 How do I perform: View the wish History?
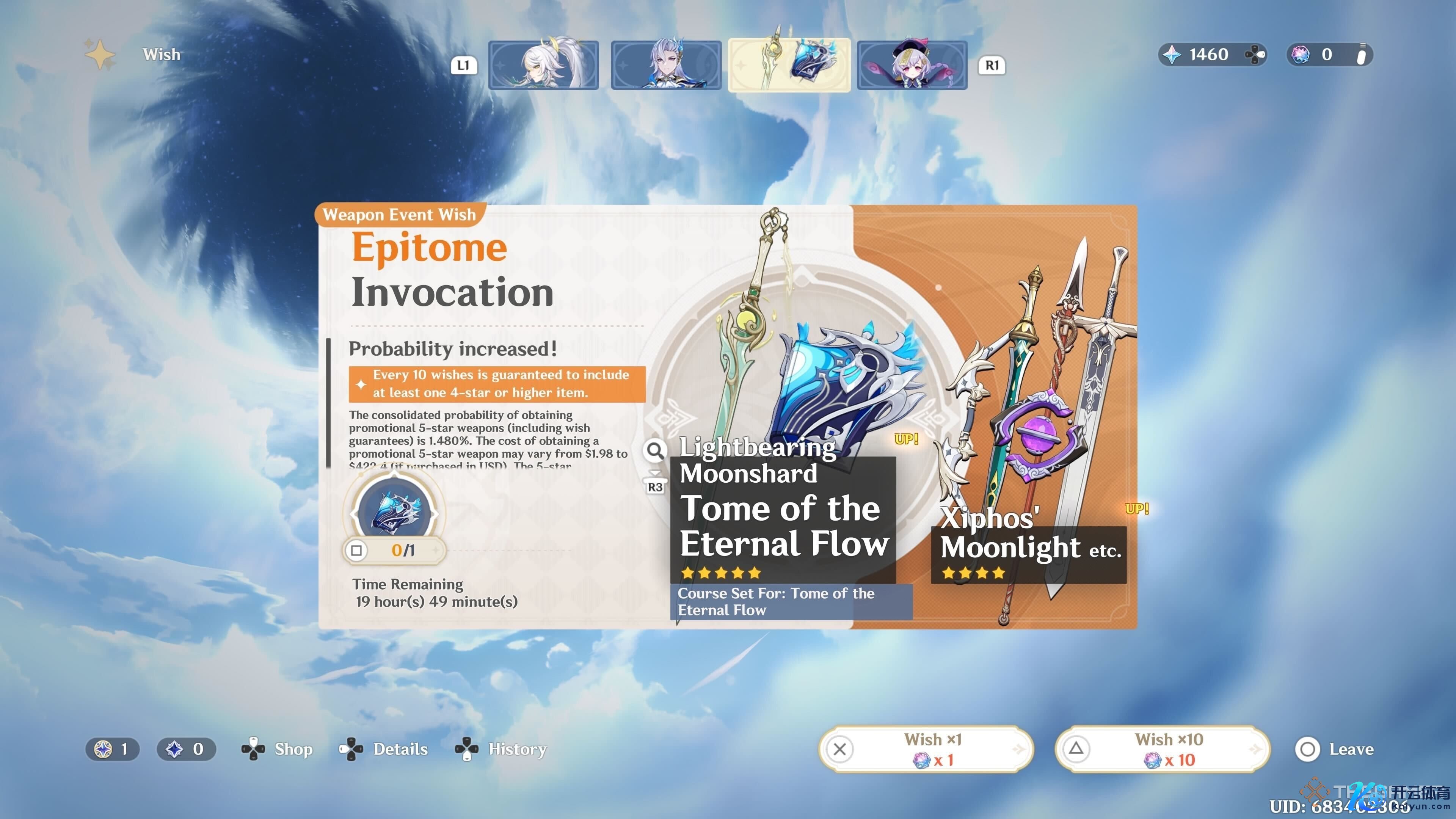501,749
